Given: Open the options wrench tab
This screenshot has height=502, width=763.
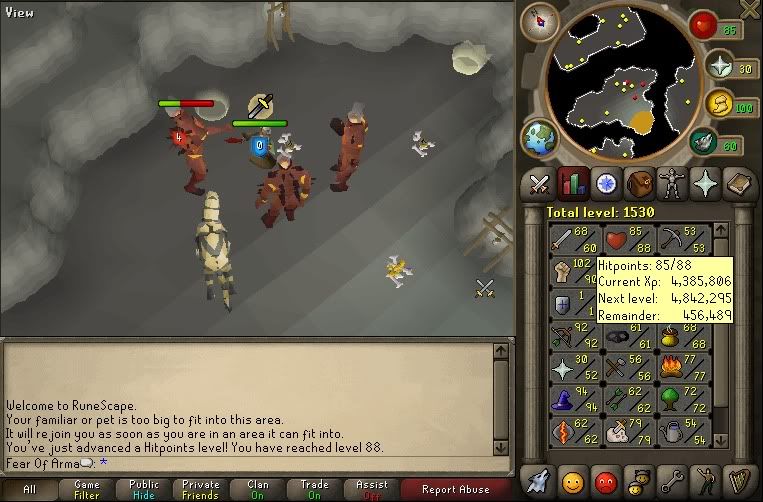Looking at the screenshot, I should (x=673, y=480).
